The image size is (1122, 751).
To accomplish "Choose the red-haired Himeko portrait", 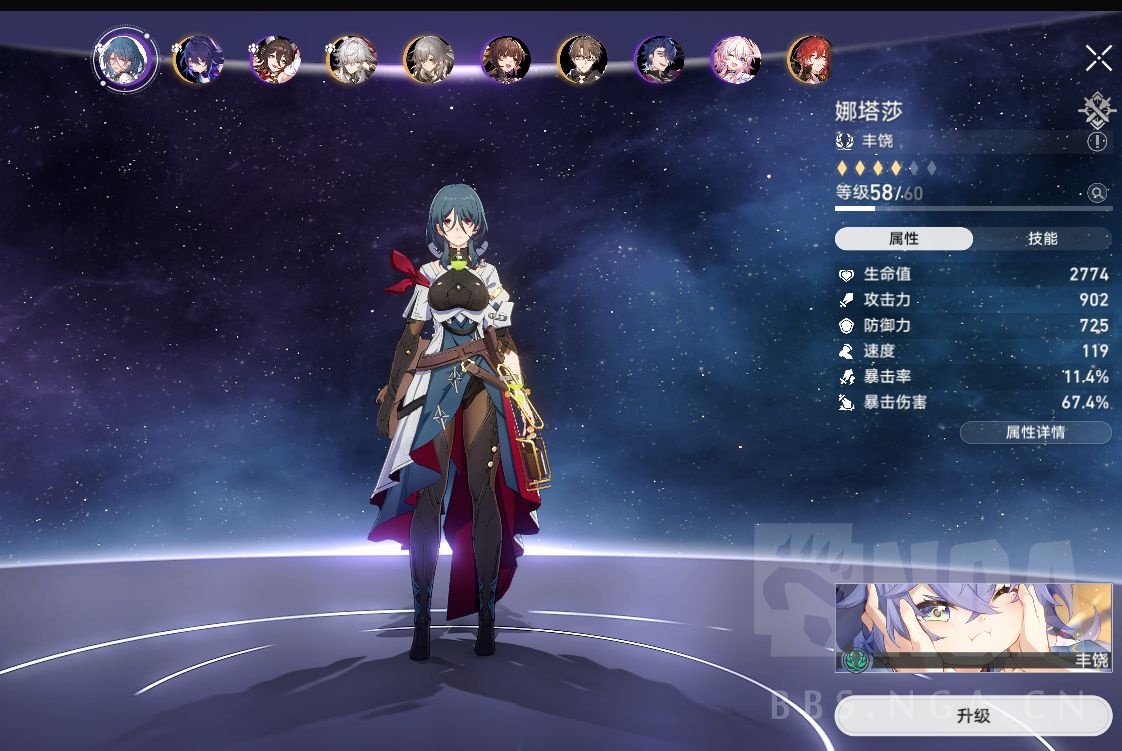I will click(x=809, y=59).
